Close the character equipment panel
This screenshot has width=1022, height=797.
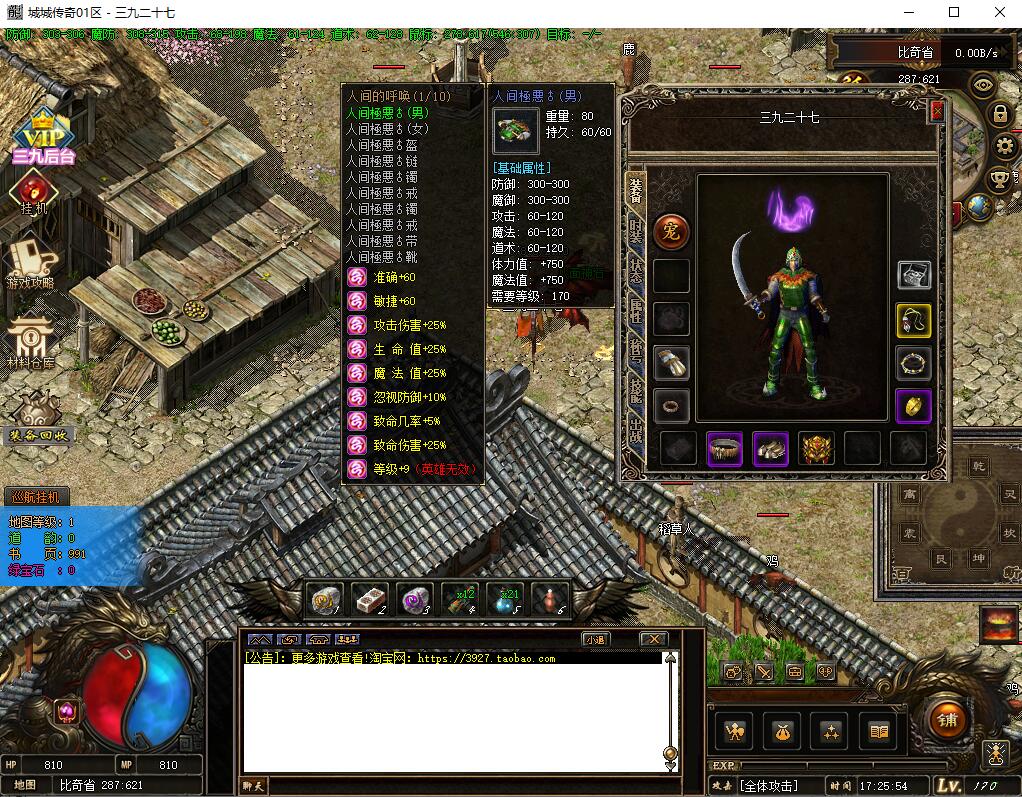click(x=937, y=112)
